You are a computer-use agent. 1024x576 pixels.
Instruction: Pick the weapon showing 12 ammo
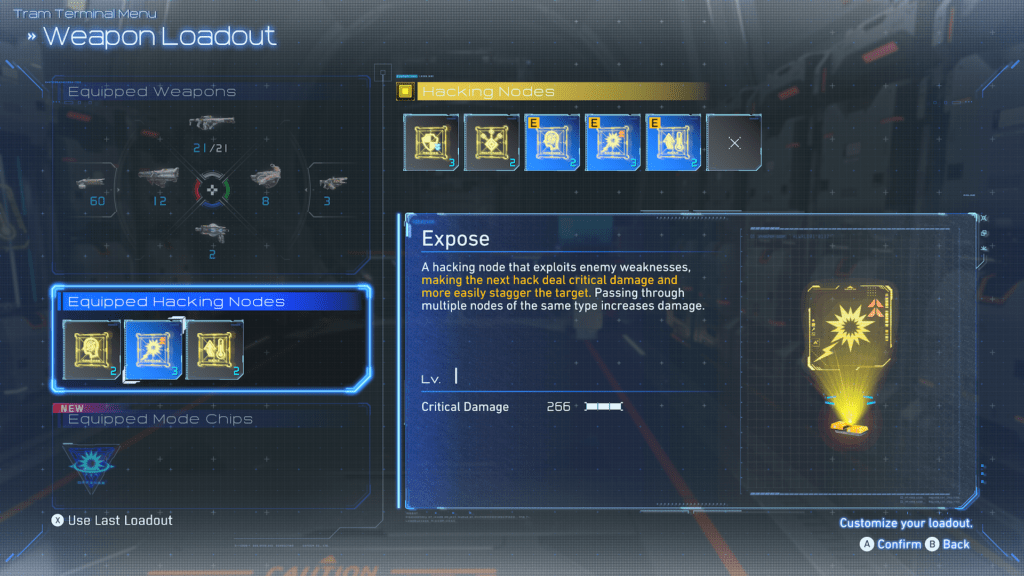coord(158,181)
